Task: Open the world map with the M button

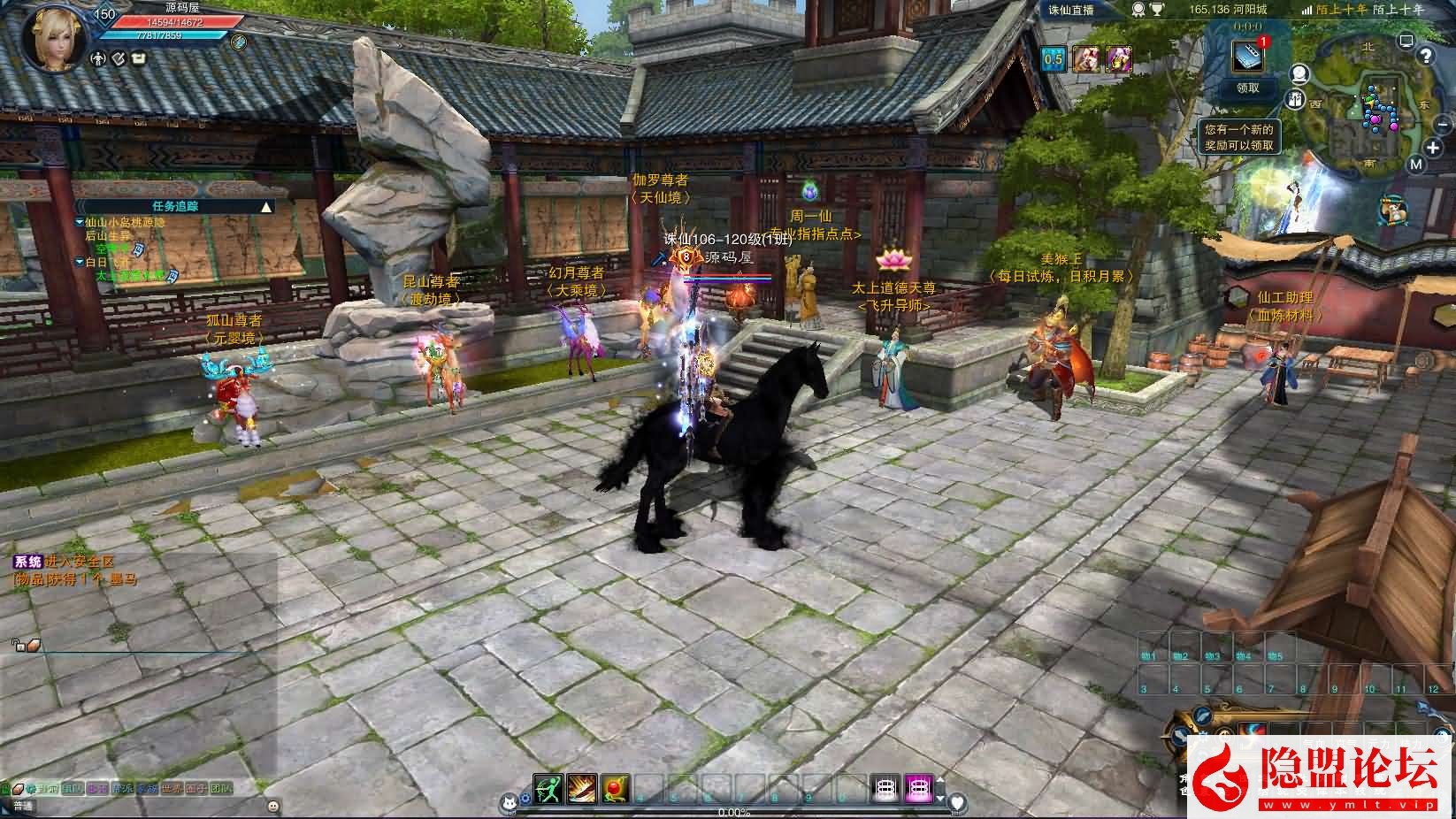Action: point(1416,165)
